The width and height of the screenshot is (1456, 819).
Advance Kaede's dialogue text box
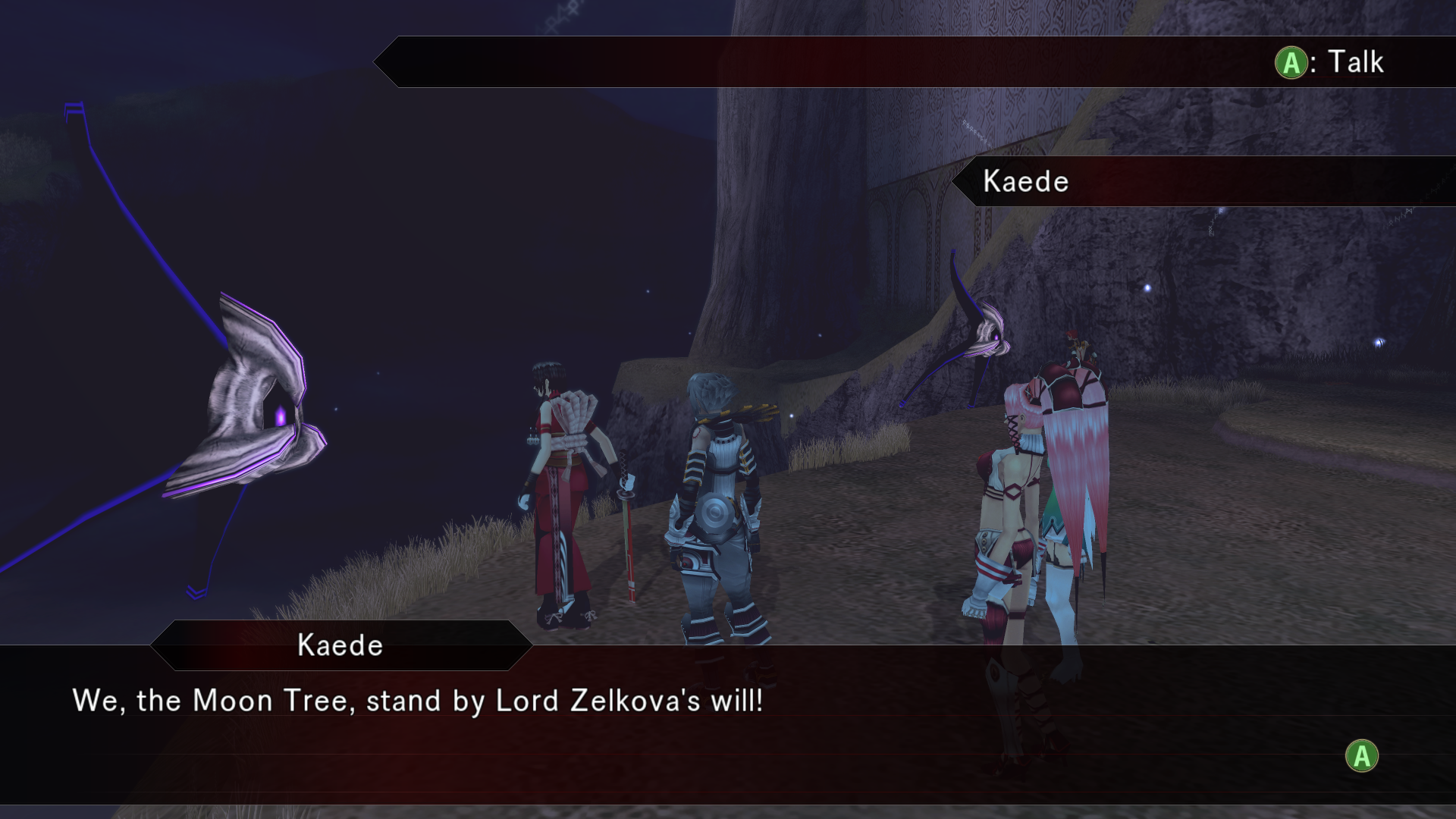(1361, 756)
